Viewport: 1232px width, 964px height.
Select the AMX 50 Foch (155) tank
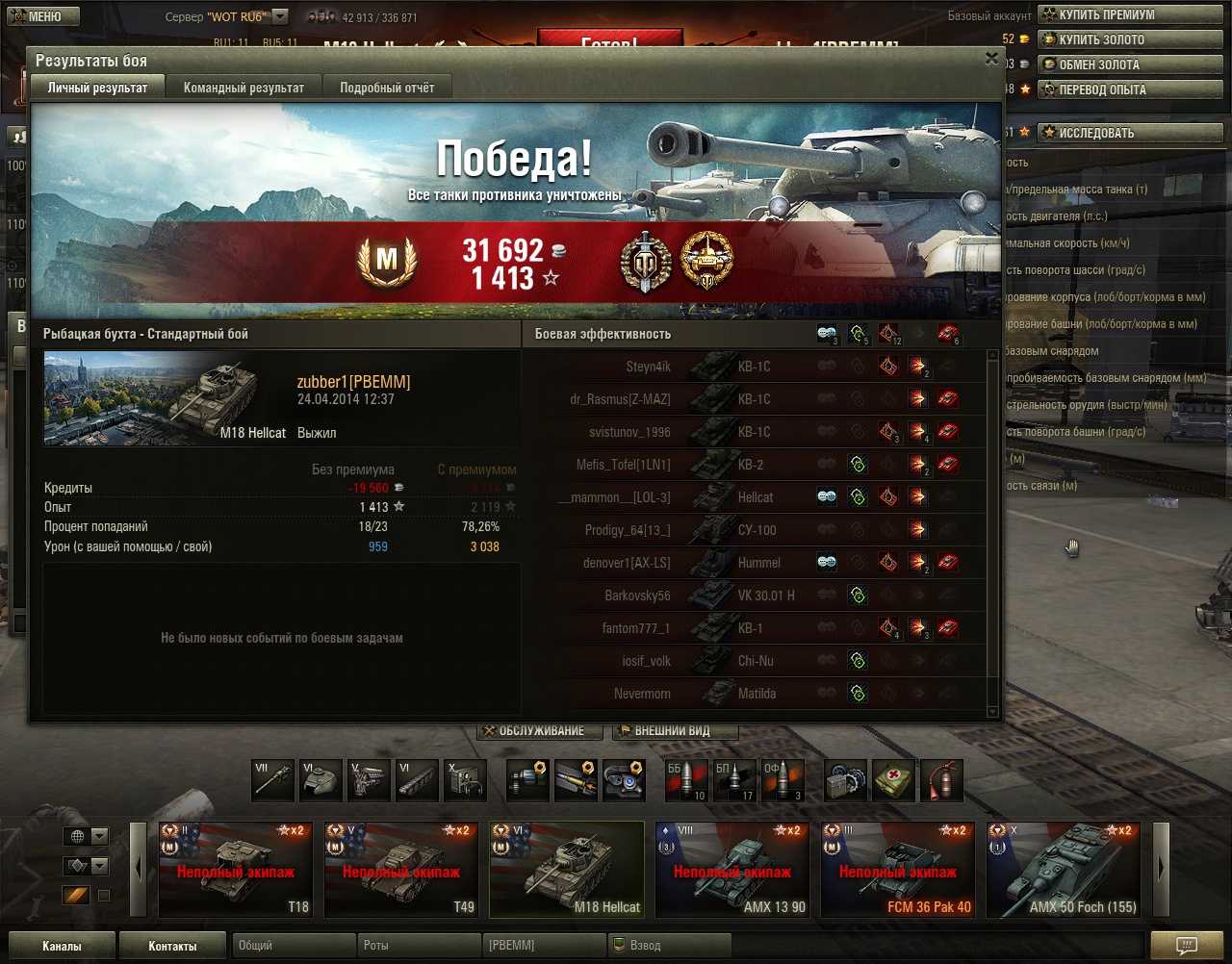1063,870
